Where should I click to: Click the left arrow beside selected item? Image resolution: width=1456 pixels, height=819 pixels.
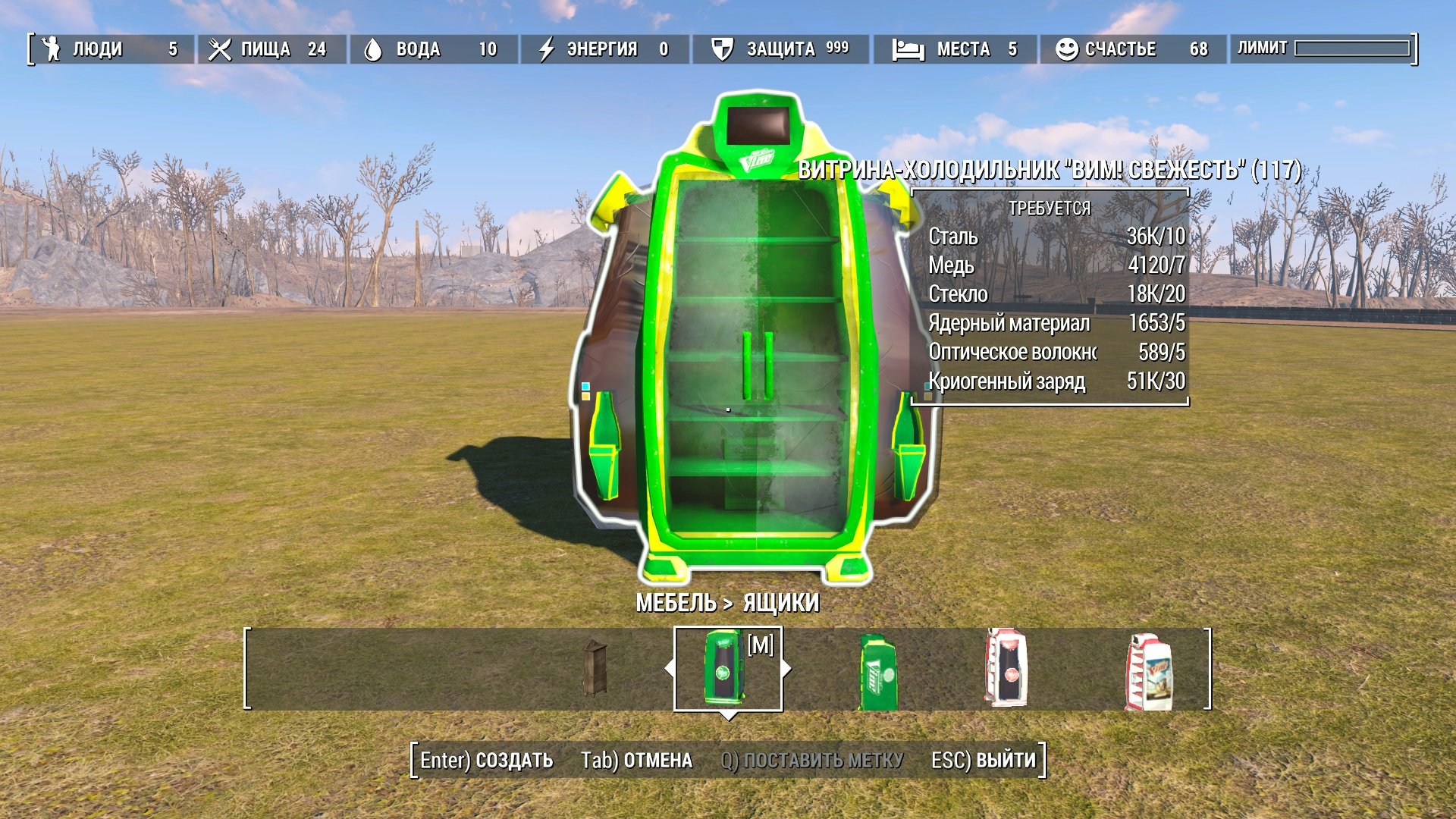pos(669,669)
